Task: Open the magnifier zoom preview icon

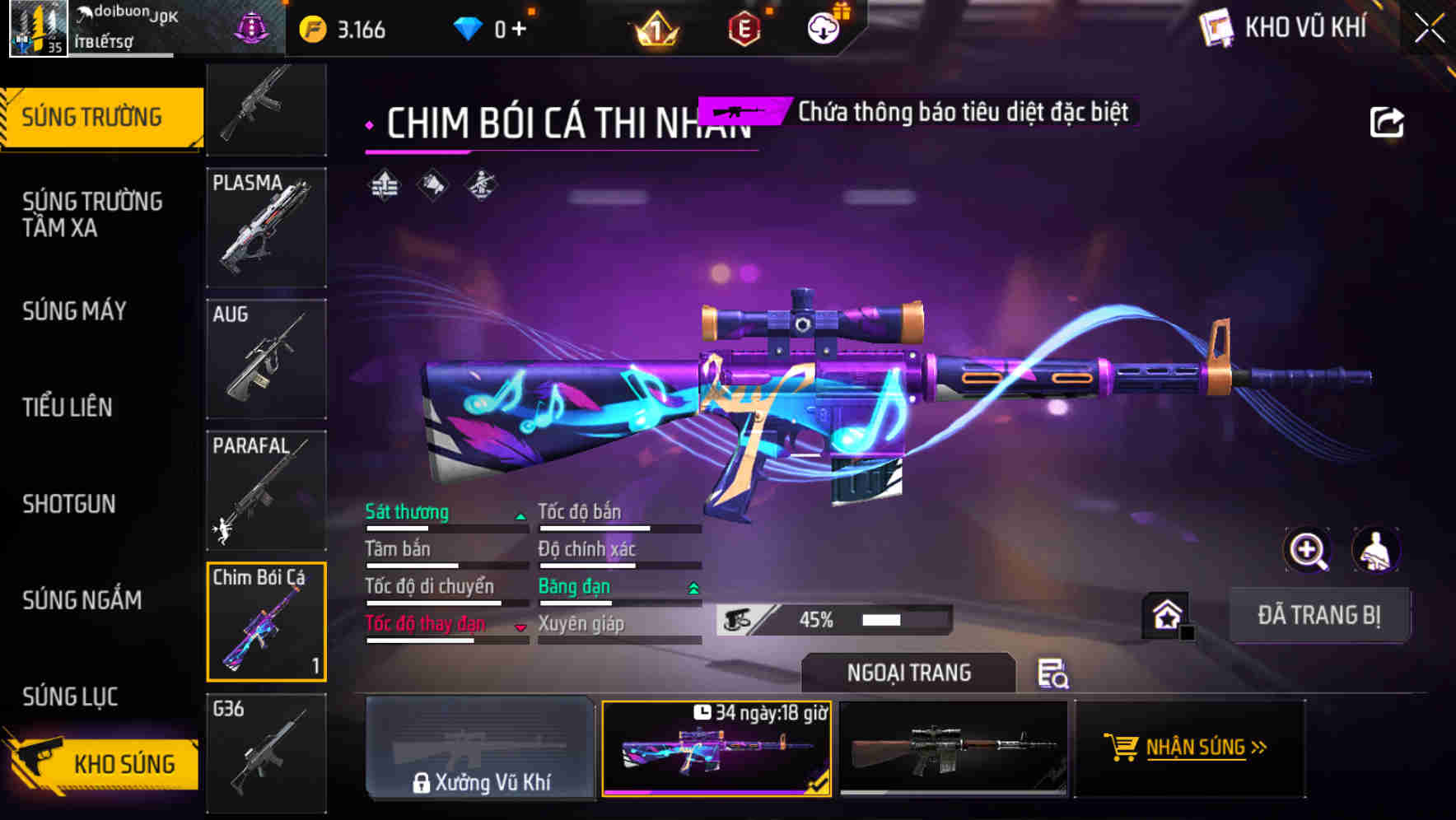Action: [x=1309, y=550]
